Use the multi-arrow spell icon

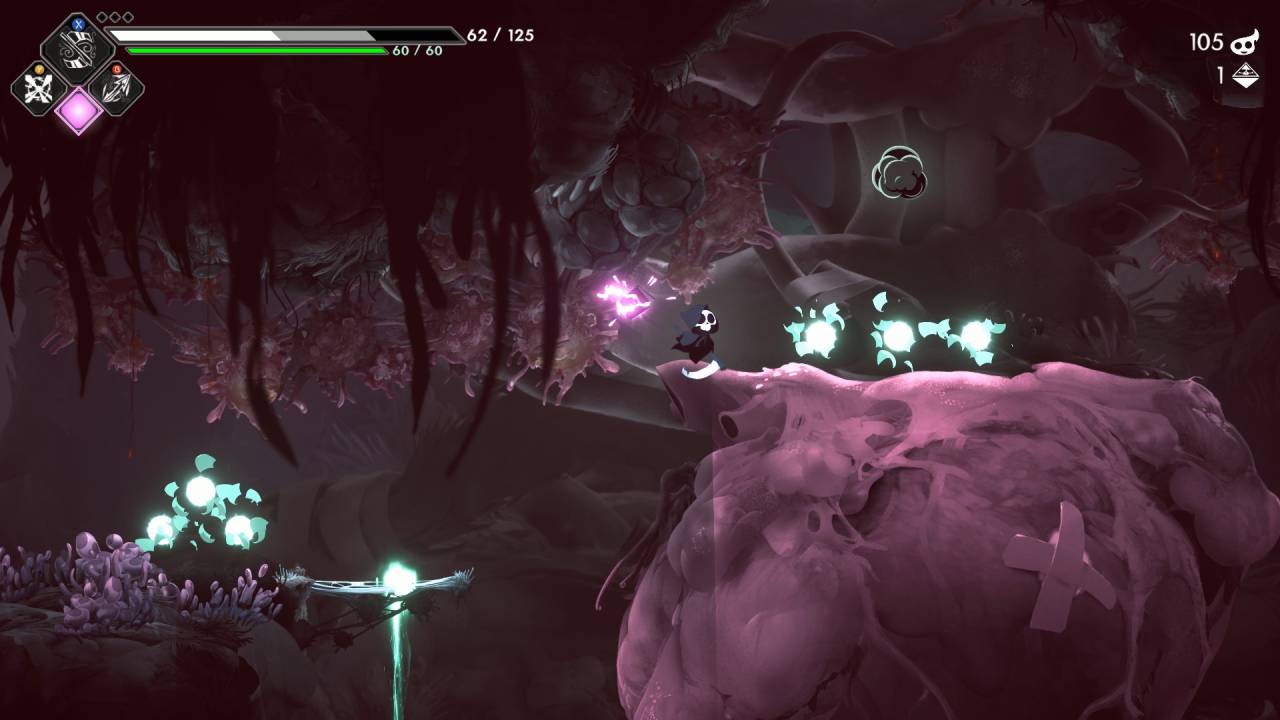pos(116,88)
